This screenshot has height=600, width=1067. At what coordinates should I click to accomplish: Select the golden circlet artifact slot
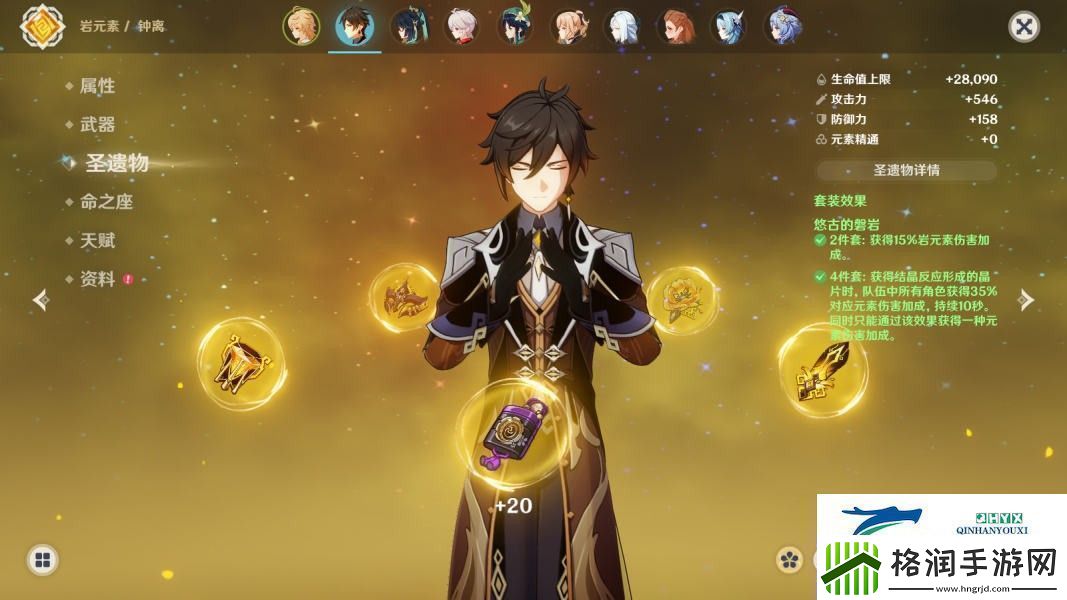tap(404, 298)
